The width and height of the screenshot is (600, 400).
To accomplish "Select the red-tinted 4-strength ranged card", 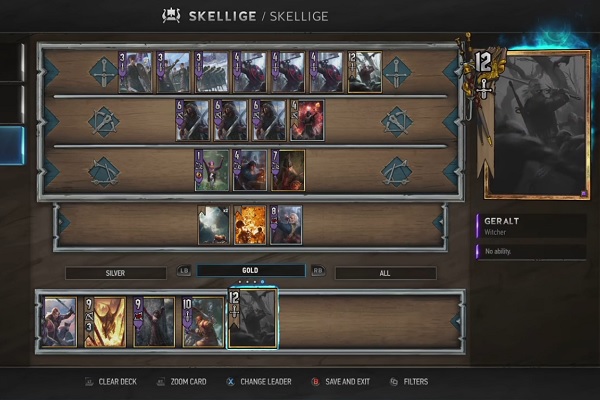I will (x=307, y=120).
